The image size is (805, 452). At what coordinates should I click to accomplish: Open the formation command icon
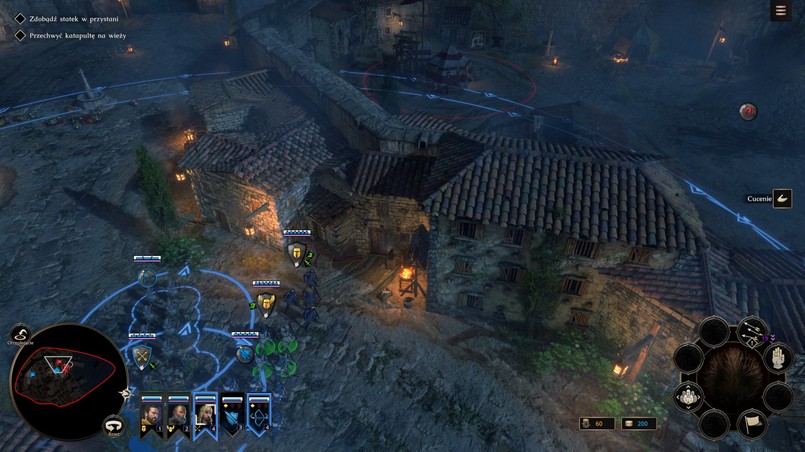coord(688,397)
